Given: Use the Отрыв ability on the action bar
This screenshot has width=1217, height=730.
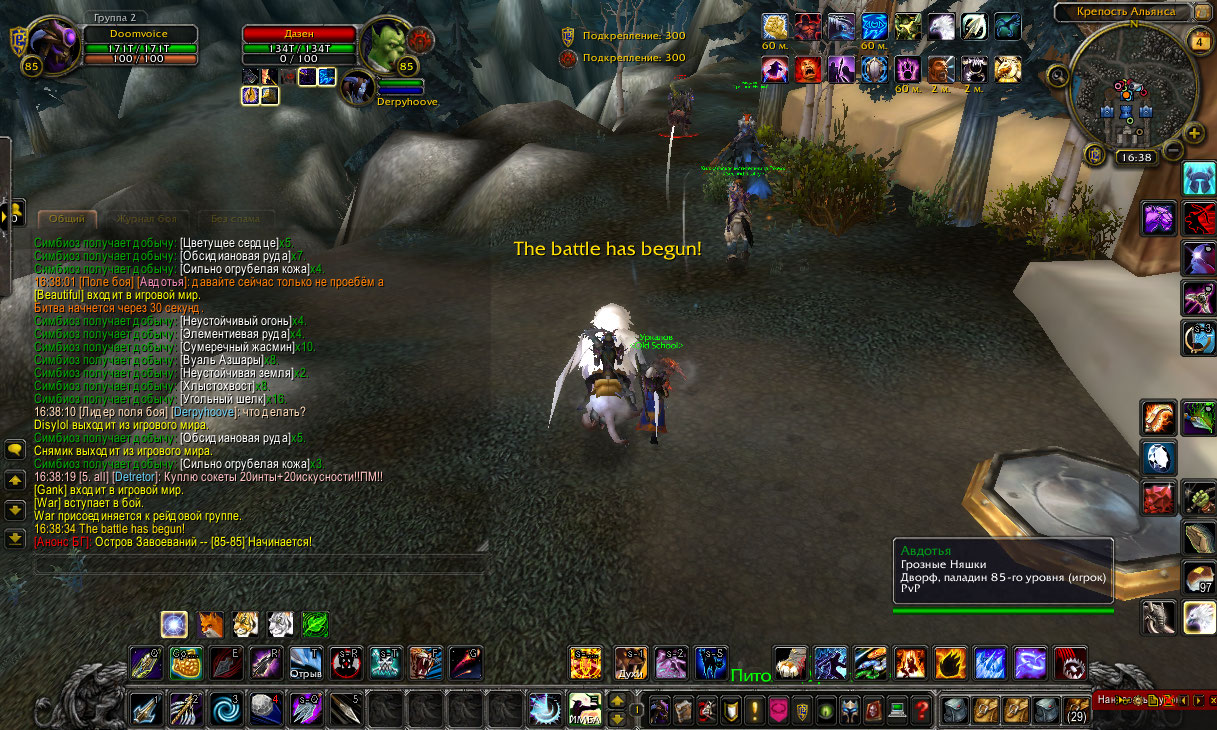Looking at the screenshot, I should (x=306, y=662).
